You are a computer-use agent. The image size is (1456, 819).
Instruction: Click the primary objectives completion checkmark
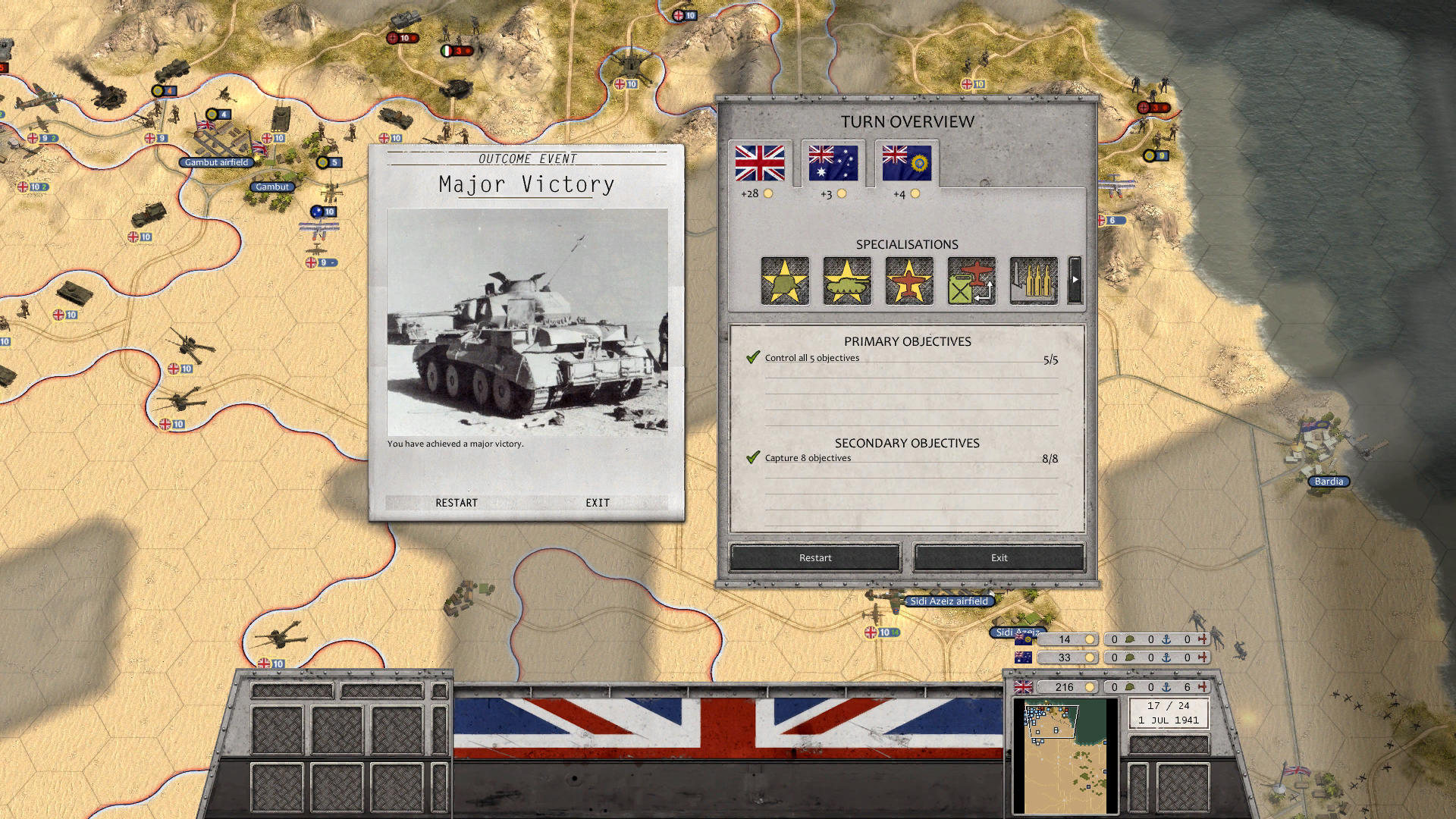[752, 356]
